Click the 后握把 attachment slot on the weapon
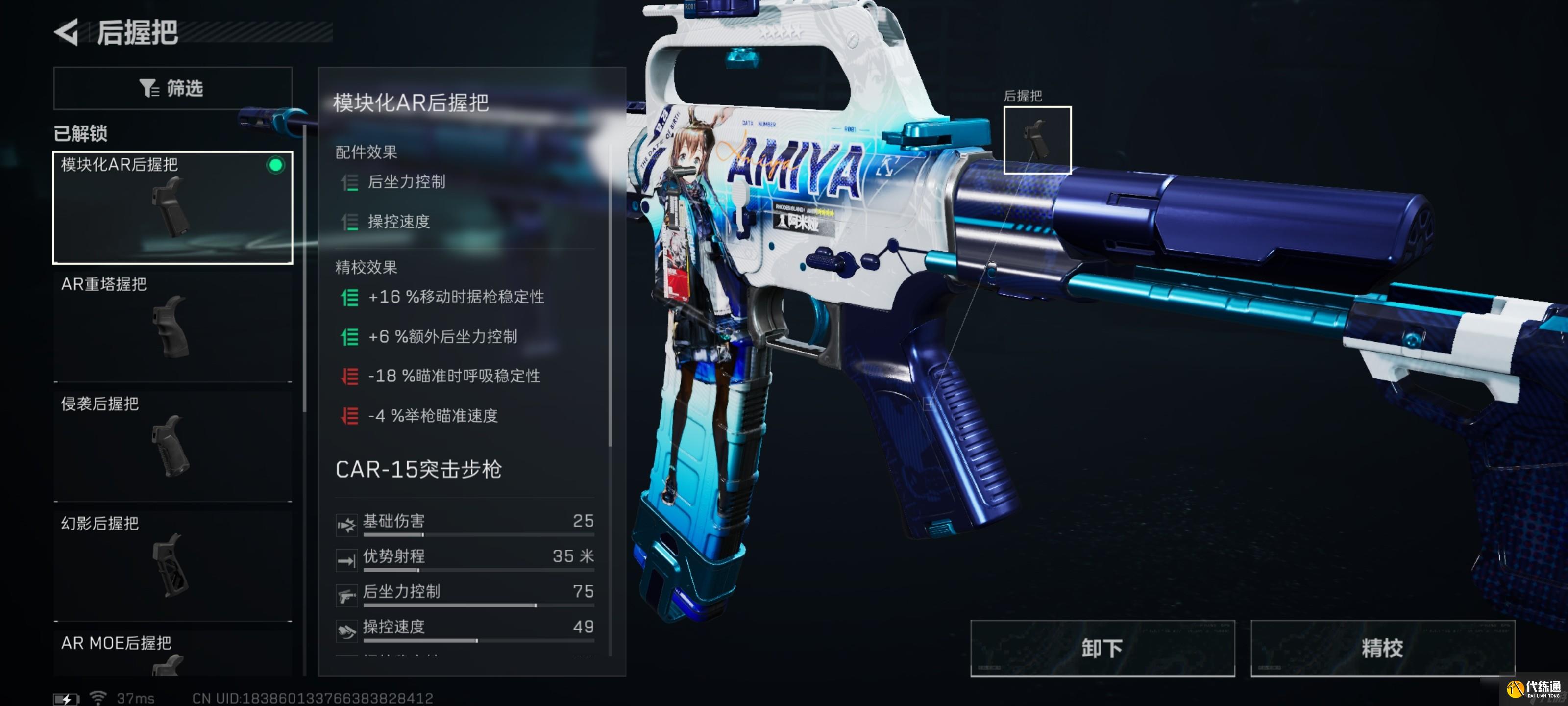This screenshot has width=1568, height=706. 1037,140
